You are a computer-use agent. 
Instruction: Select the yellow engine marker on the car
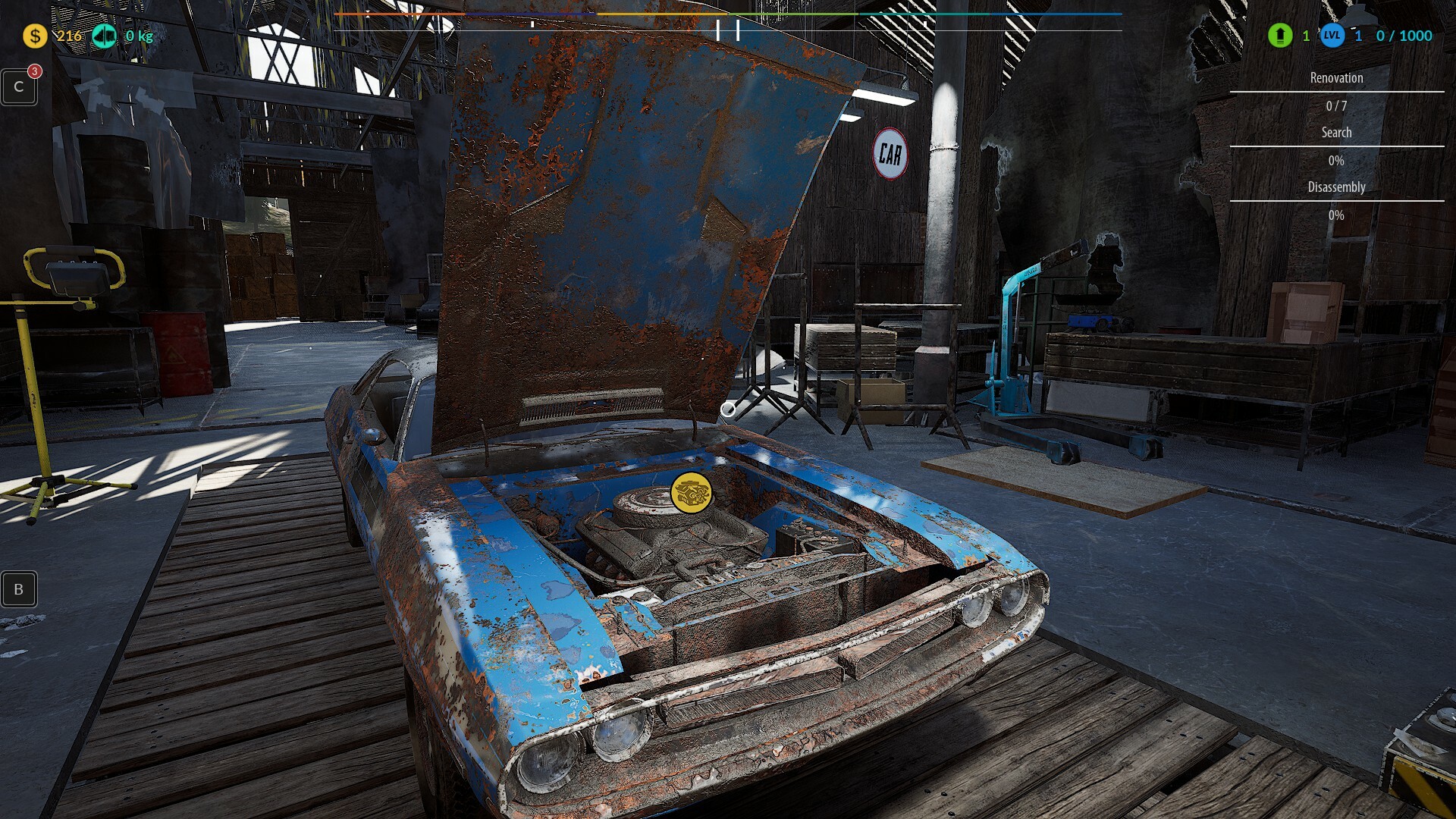pyautogui.click(x=691, y=492)
